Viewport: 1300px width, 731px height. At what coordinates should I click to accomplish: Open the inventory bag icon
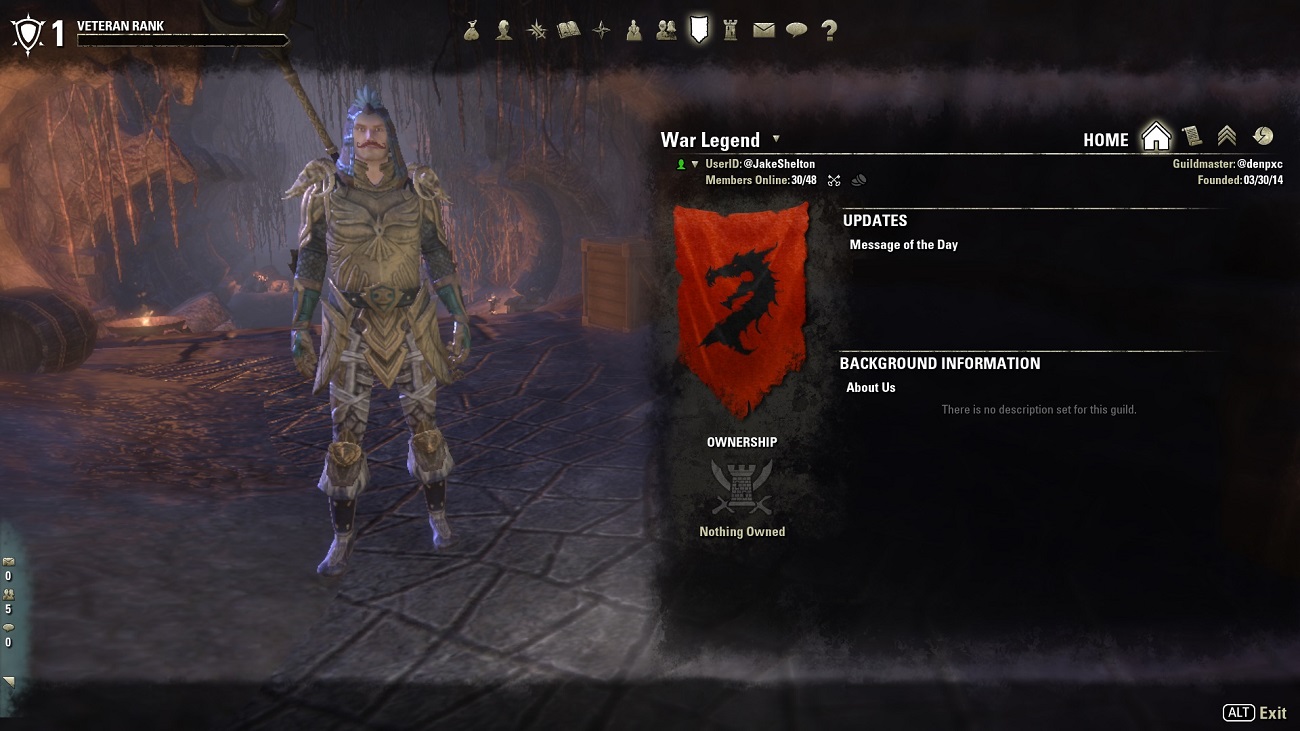coord(472,31)
